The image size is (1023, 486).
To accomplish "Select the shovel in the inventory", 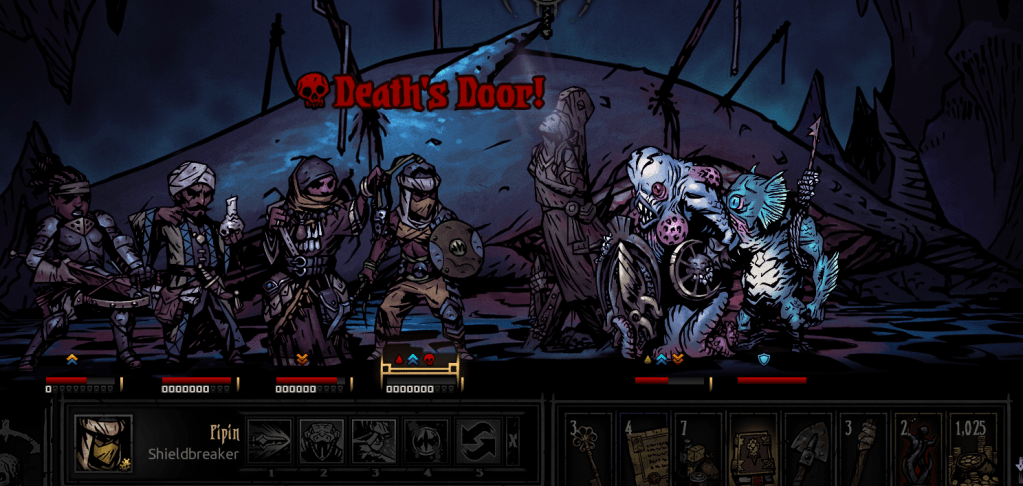I will (x=807, y=450).
